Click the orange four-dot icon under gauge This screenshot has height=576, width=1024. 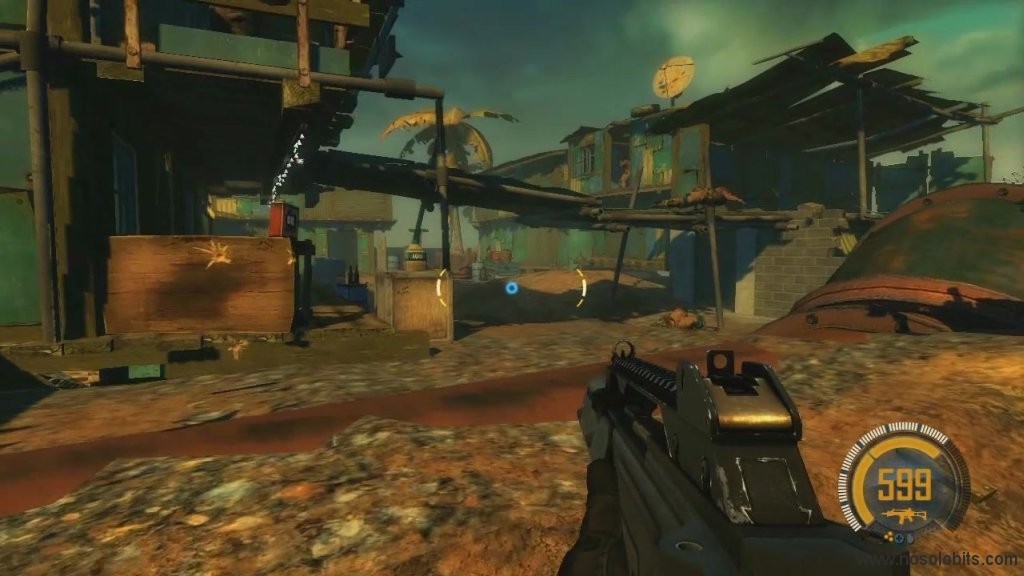pyautogui.click(x=888, y=537)
